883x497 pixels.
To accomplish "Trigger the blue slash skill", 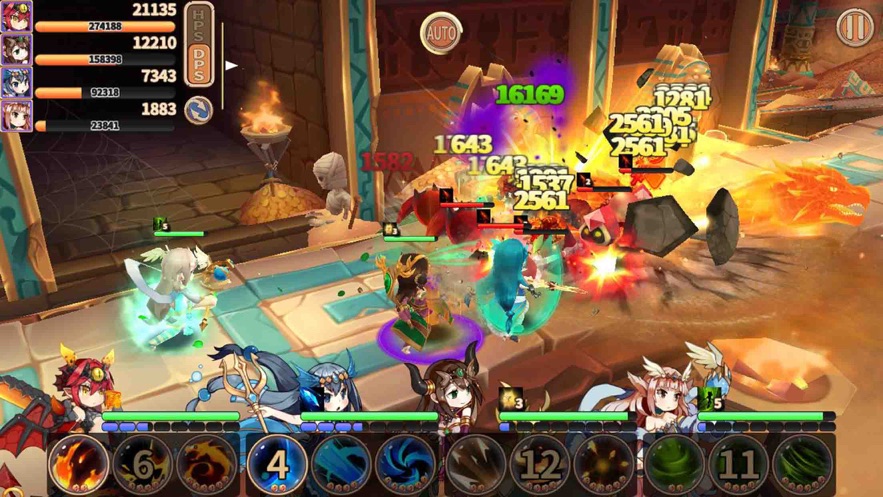I will tap(341, 464).
